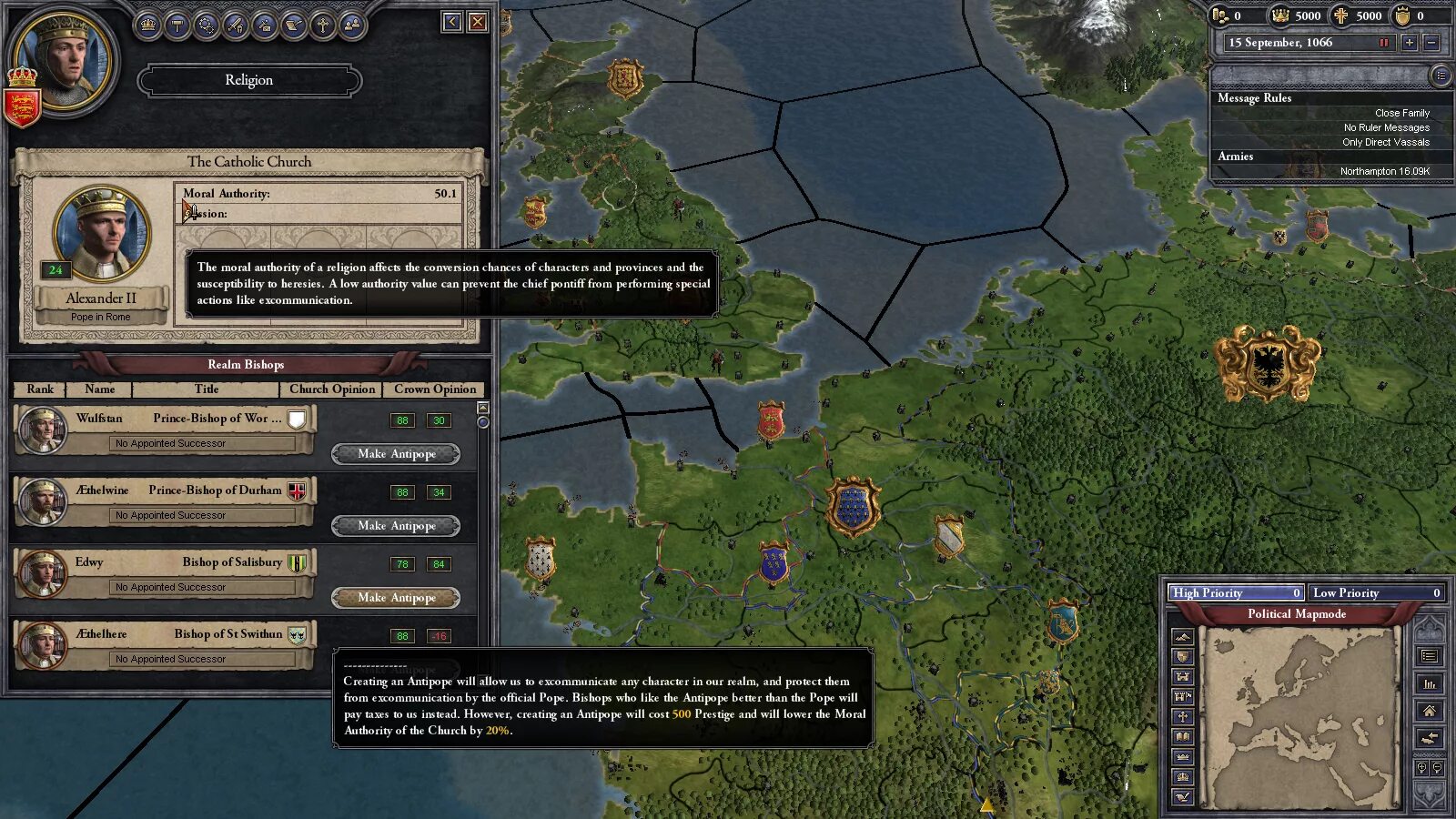Image resolution: width=1456 pixels, height=819 pixels.
Task: Increase game speed with the plus button
Action: coord(1409,43)
